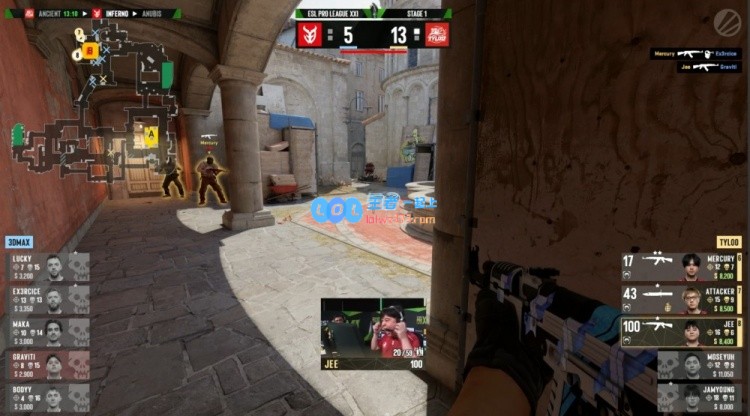Pick JAMYOUNG's player card
Screen dimensions: 750x416
(x=700, y=396)
